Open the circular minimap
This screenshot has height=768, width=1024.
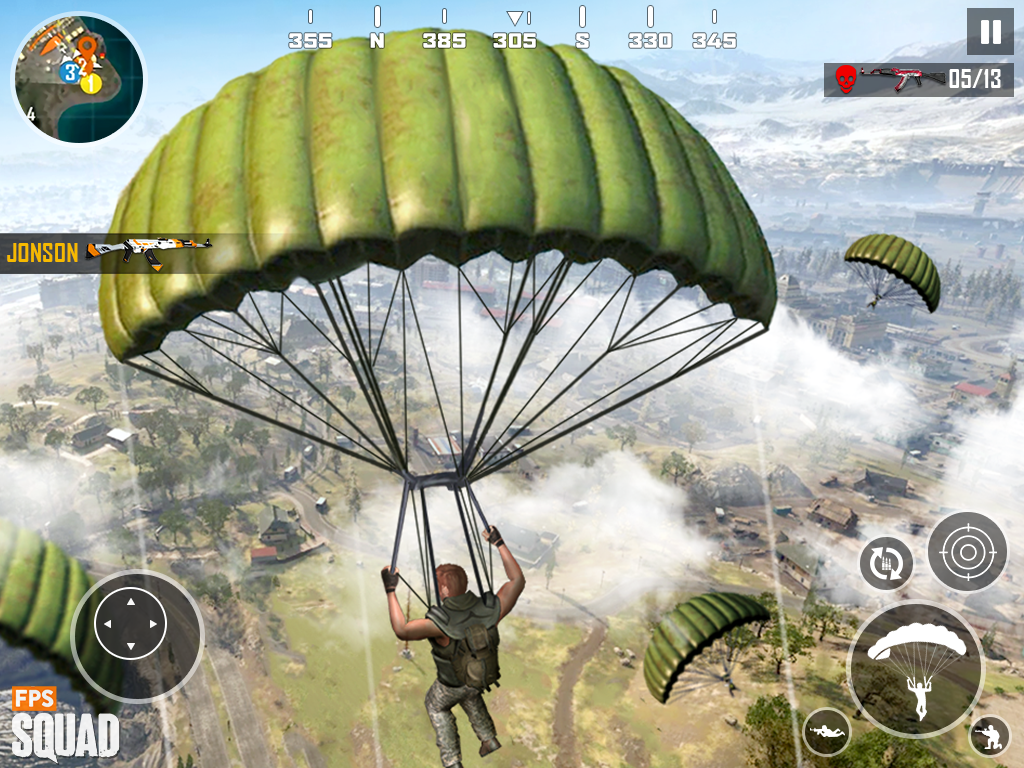pos(78,78)
